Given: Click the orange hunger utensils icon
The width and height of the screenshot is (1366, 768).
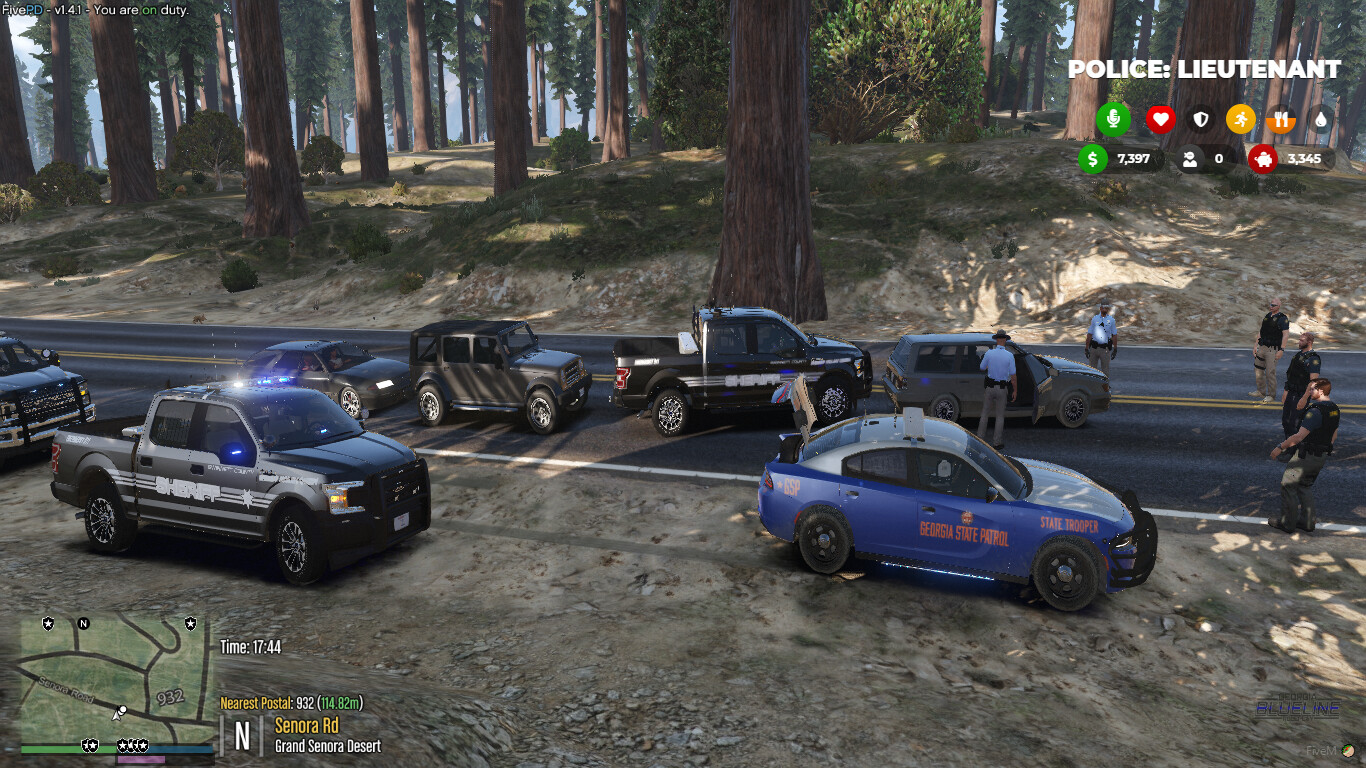Looking at the screenshot, I should click(x=1281, y=119).
